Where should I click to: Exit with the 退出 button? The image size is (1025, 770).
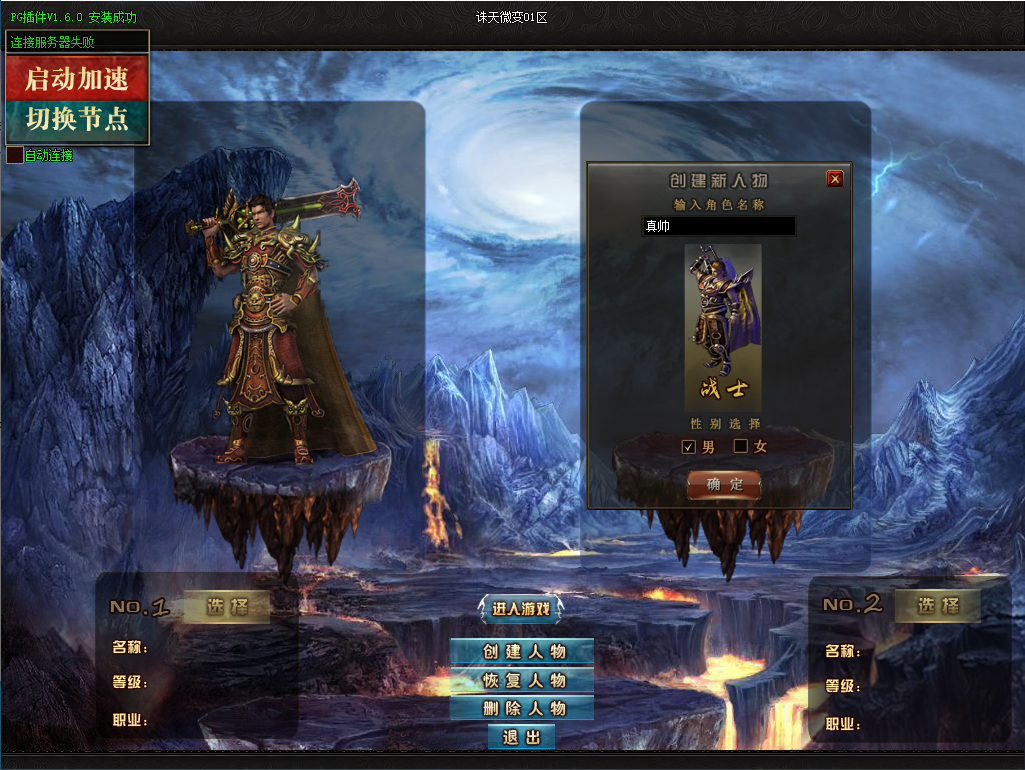click(x=521, y=737)
